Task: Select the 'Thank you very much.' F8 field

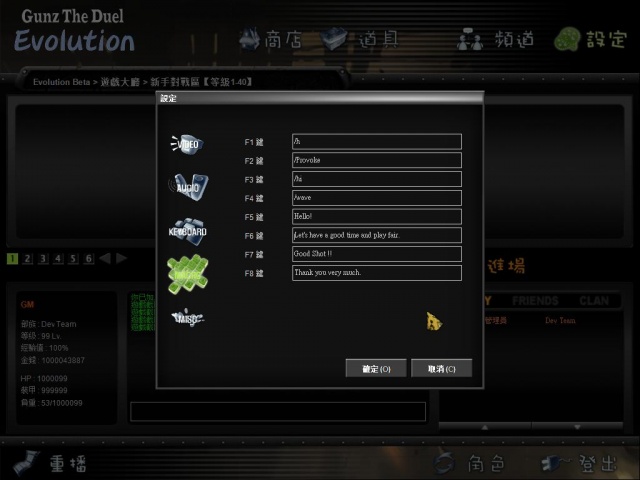Action: (376, 273)
